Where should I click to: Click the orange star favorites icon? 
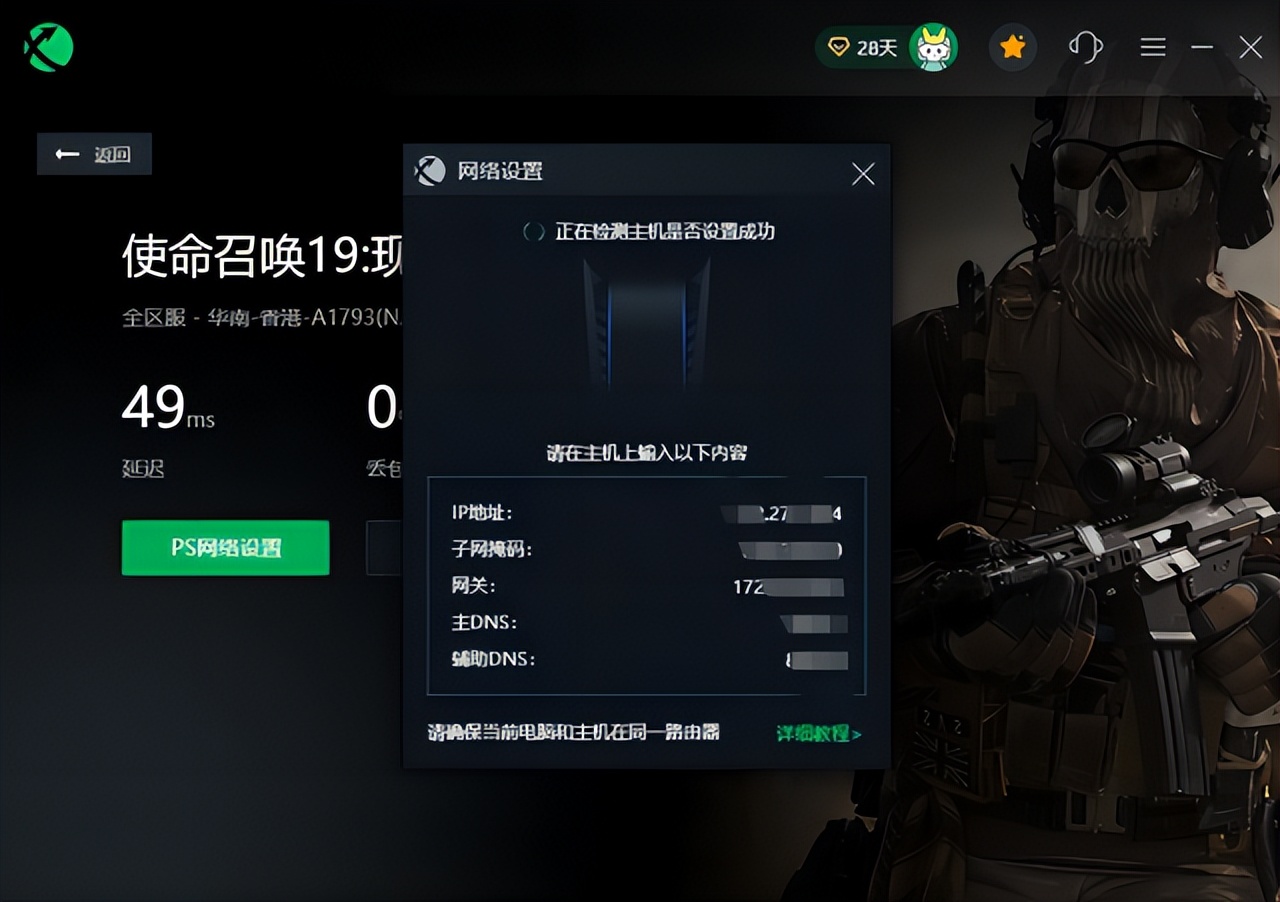pyautogui.click(x=1012, y=46)
